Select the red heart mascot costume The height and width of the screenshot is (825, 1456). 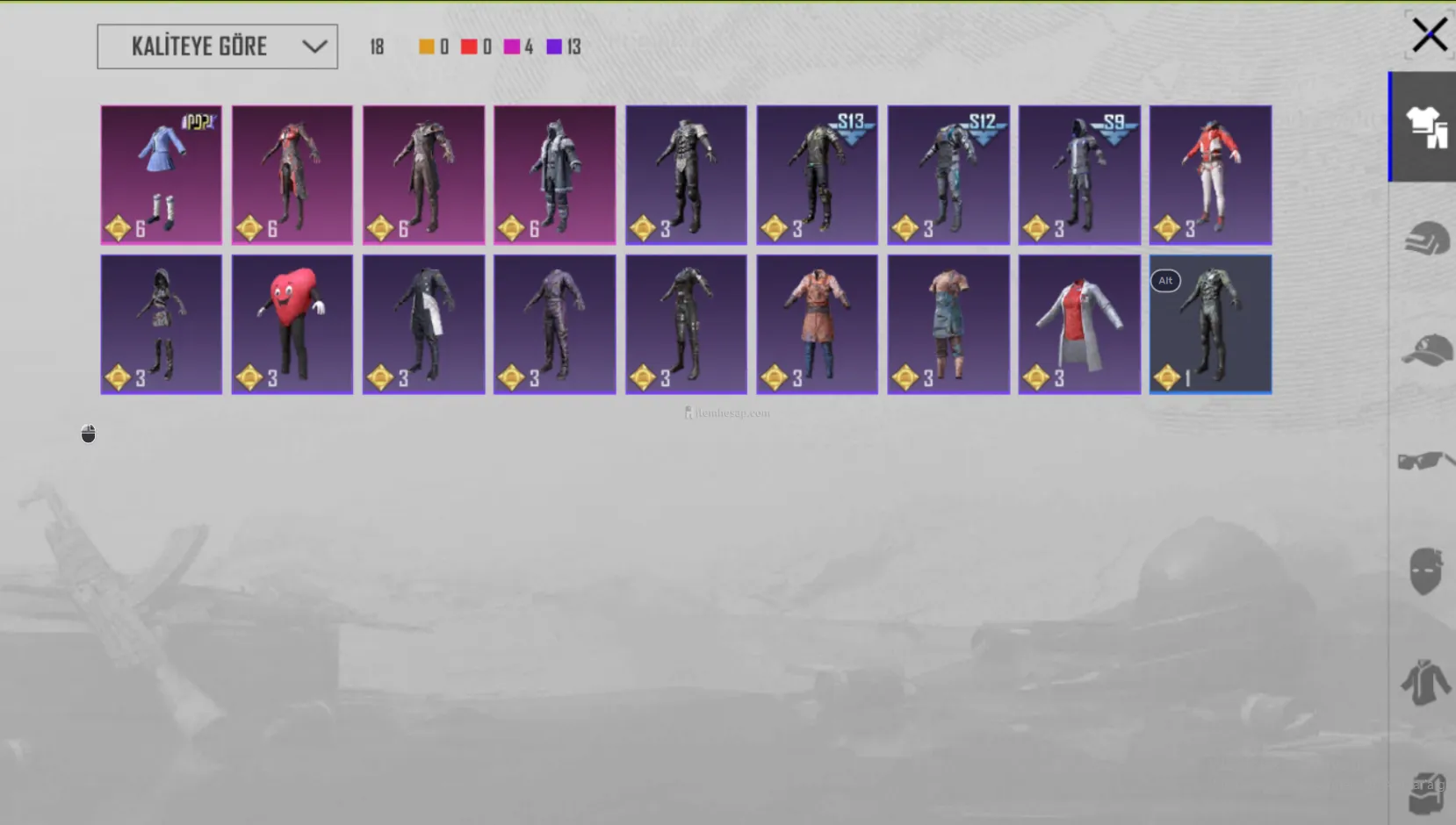(x=292, y=324)
